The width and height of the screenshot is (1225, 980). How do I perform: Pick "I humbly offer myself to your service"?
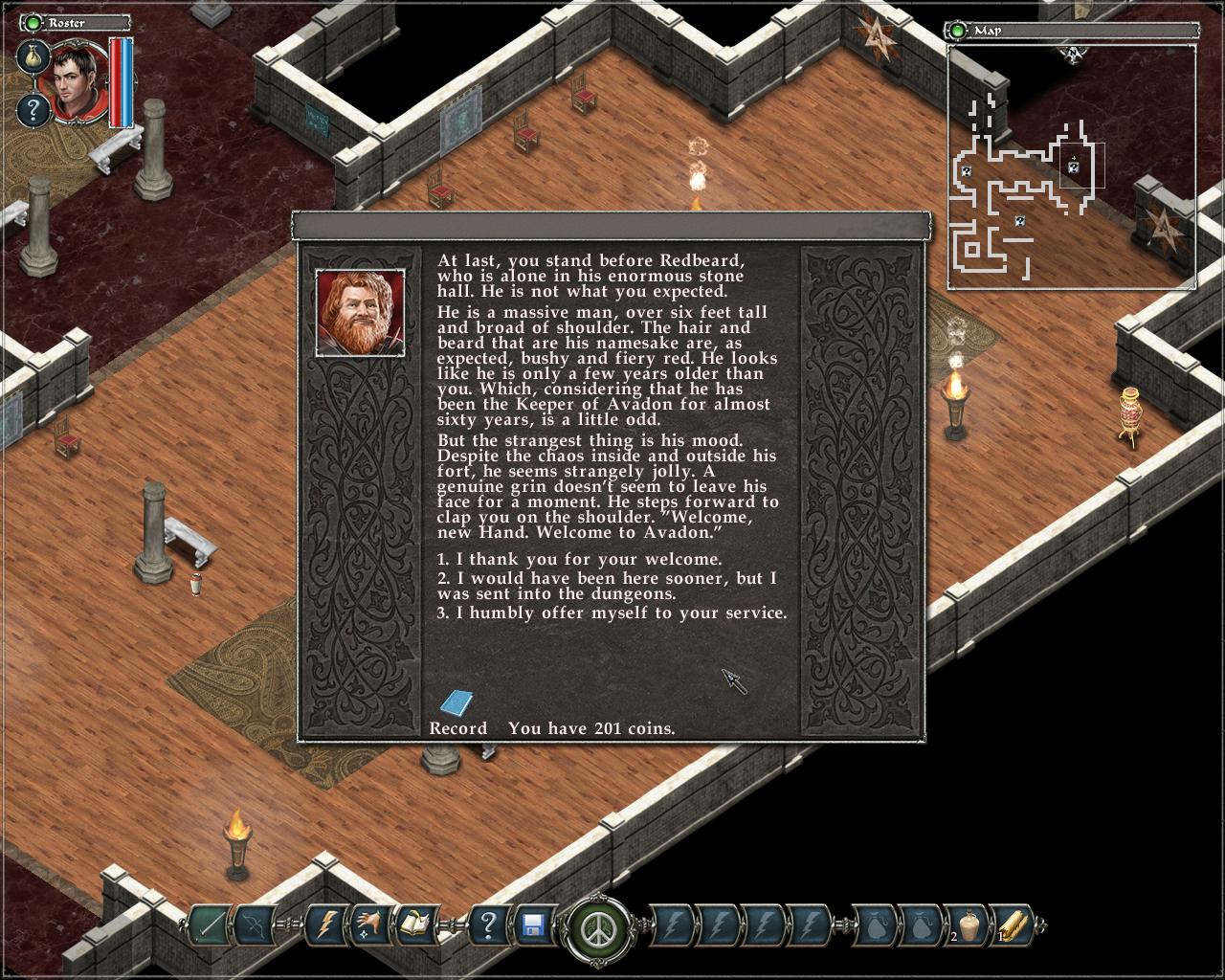pos(612,613)
